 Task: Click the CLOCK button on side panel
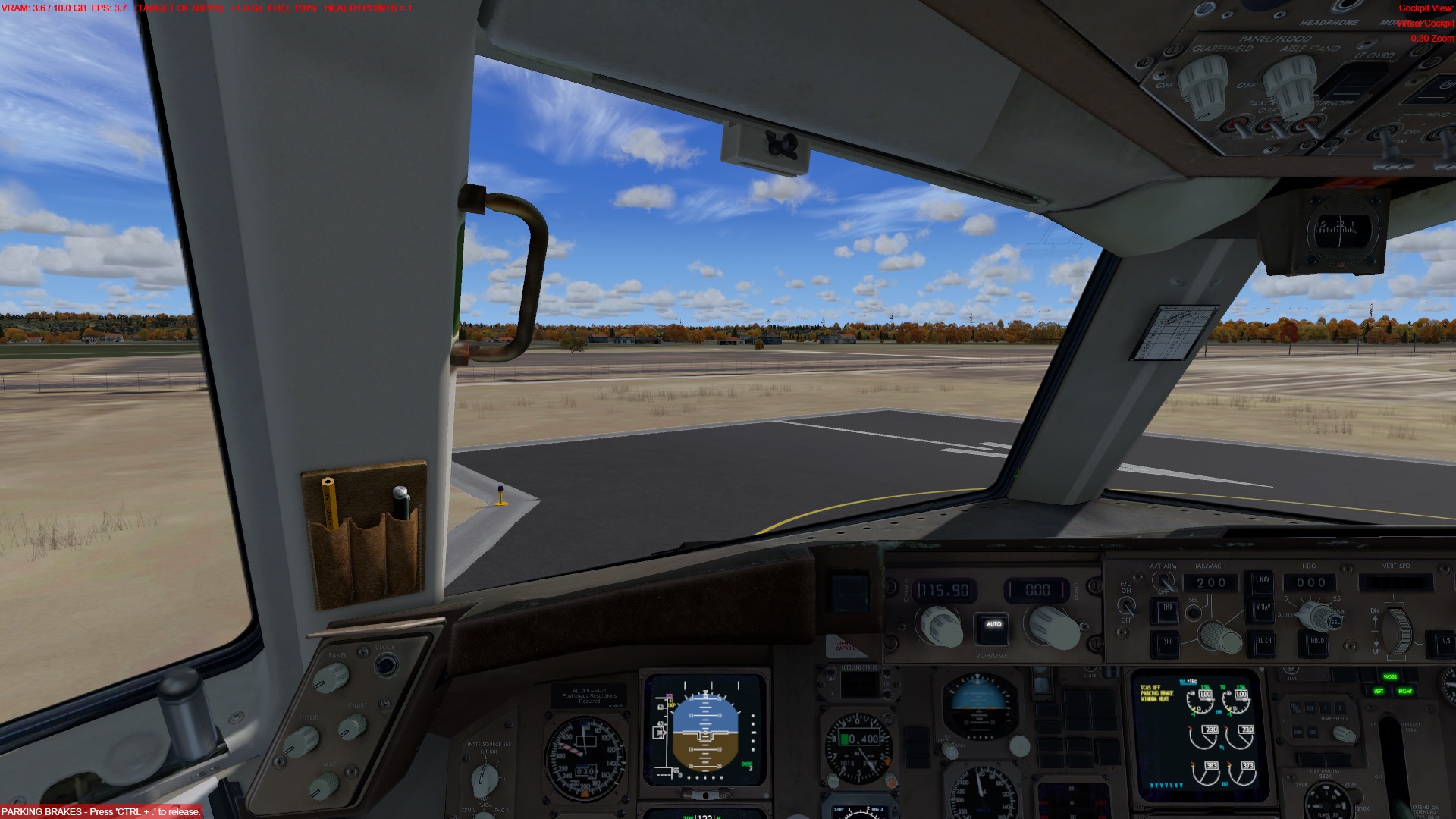[386, 666]
